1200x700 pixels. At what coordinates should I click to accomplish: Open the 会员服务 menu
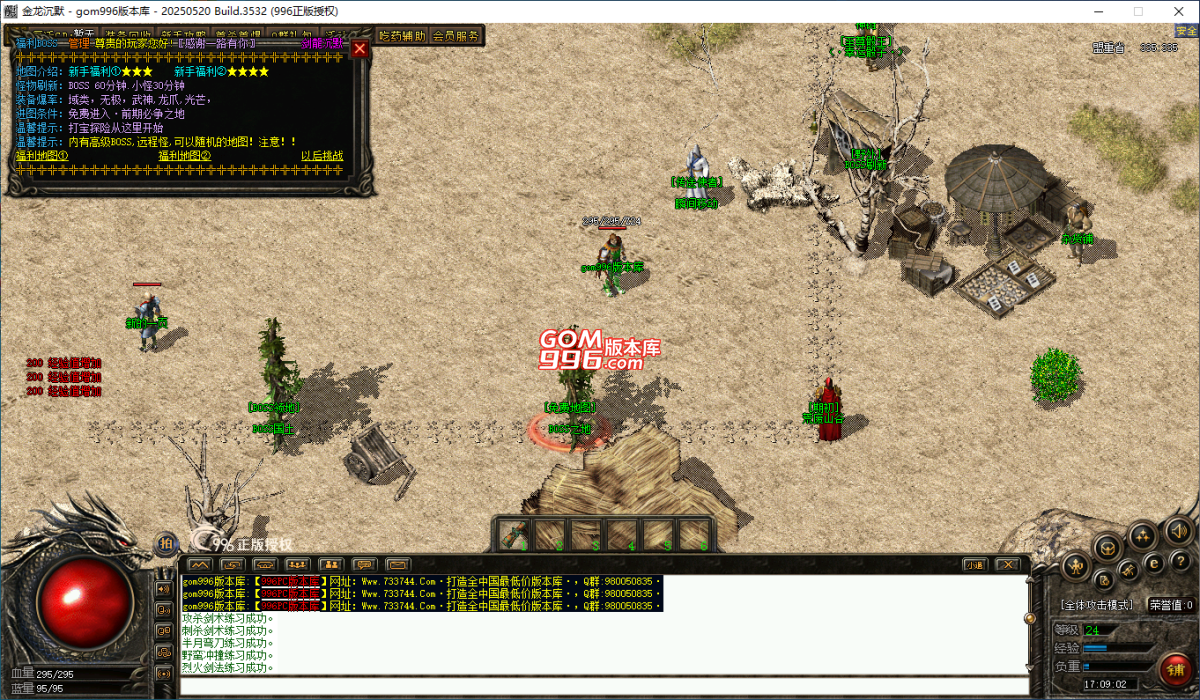click(x=456, y=35)
